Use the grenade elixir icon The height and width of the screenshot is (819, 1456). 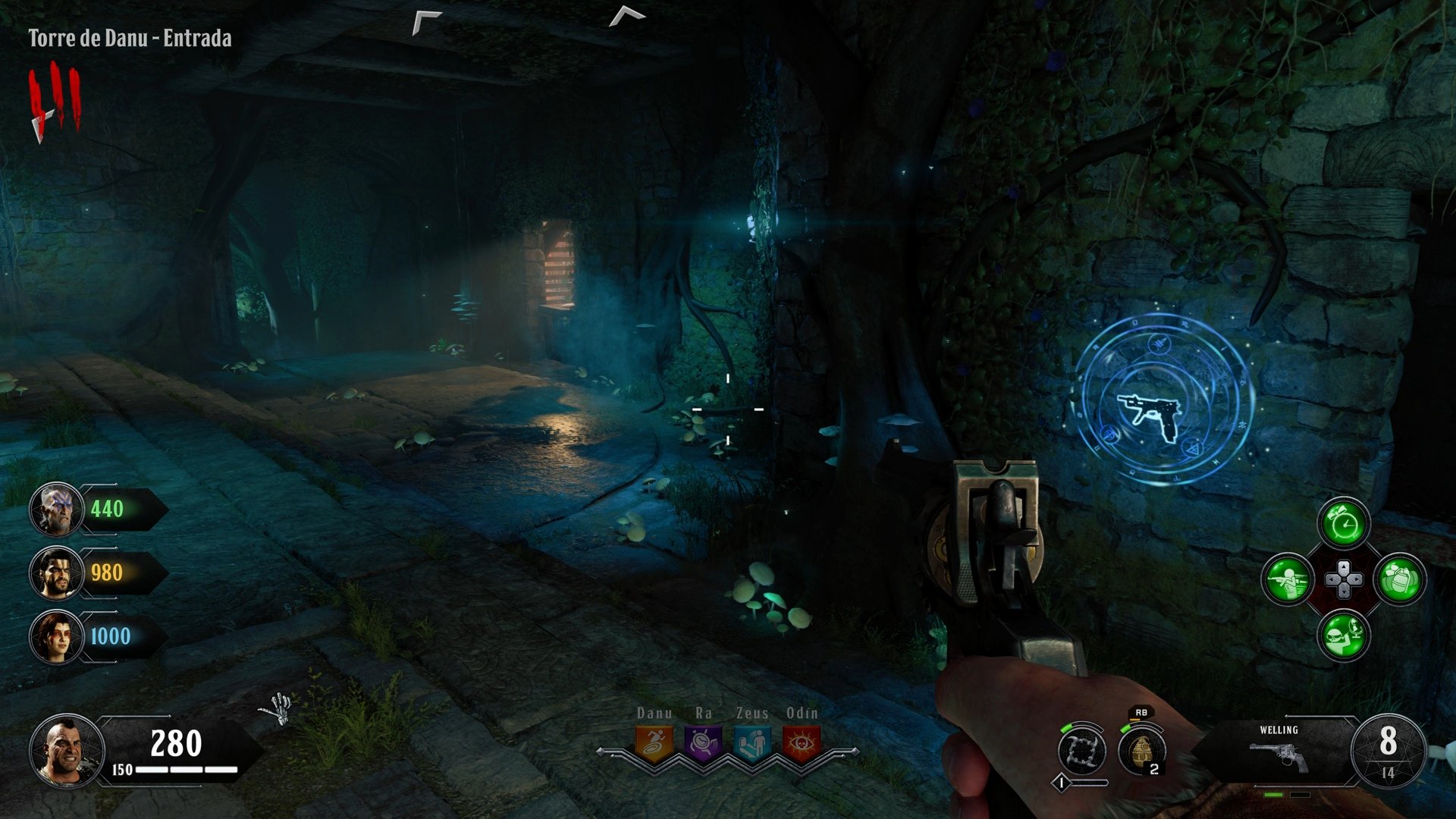point(1400,580)
